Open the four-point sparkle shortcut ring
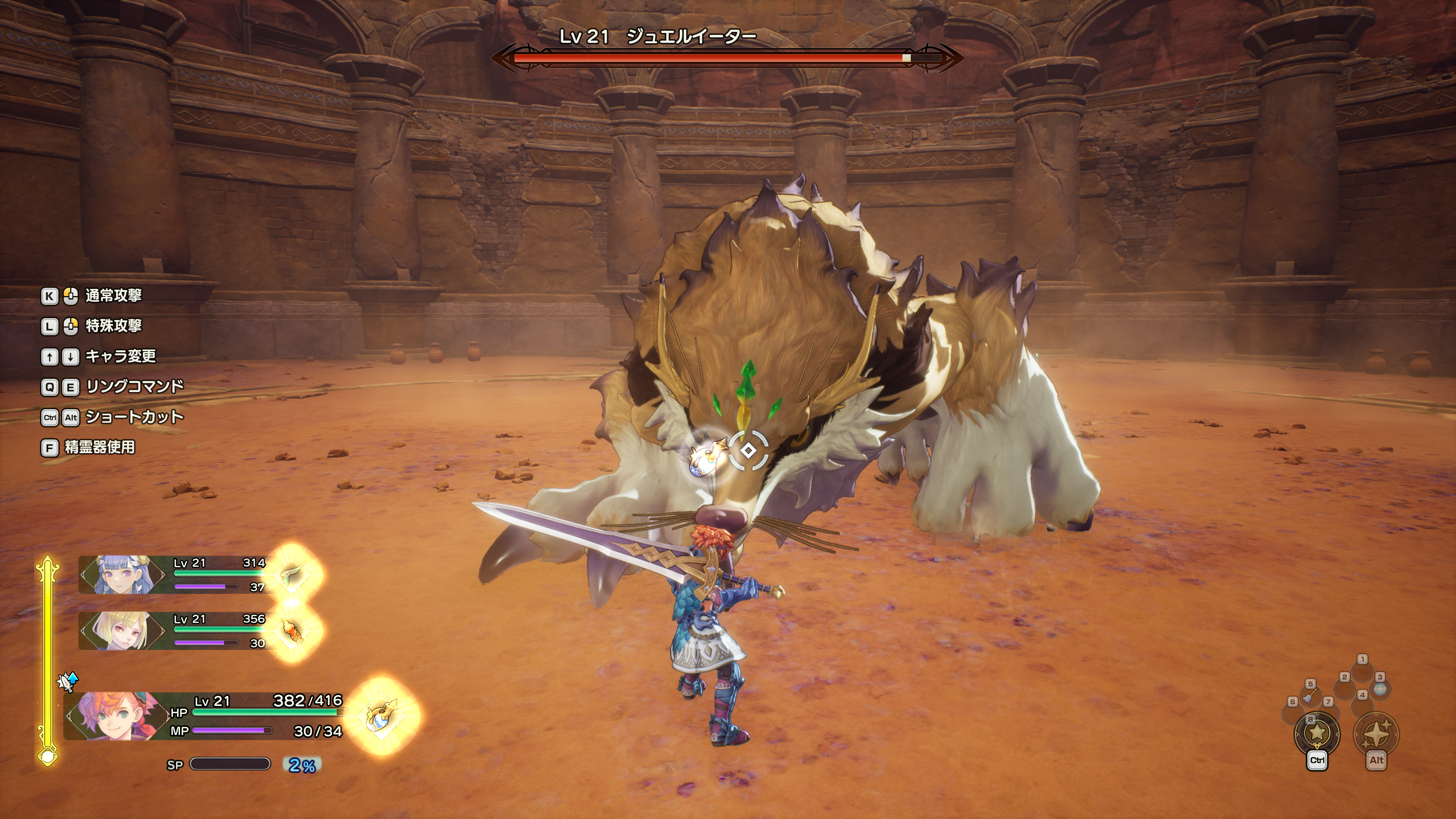Image resolution: width=1456 pixels, height=819 pixels. coord(1376,733)
